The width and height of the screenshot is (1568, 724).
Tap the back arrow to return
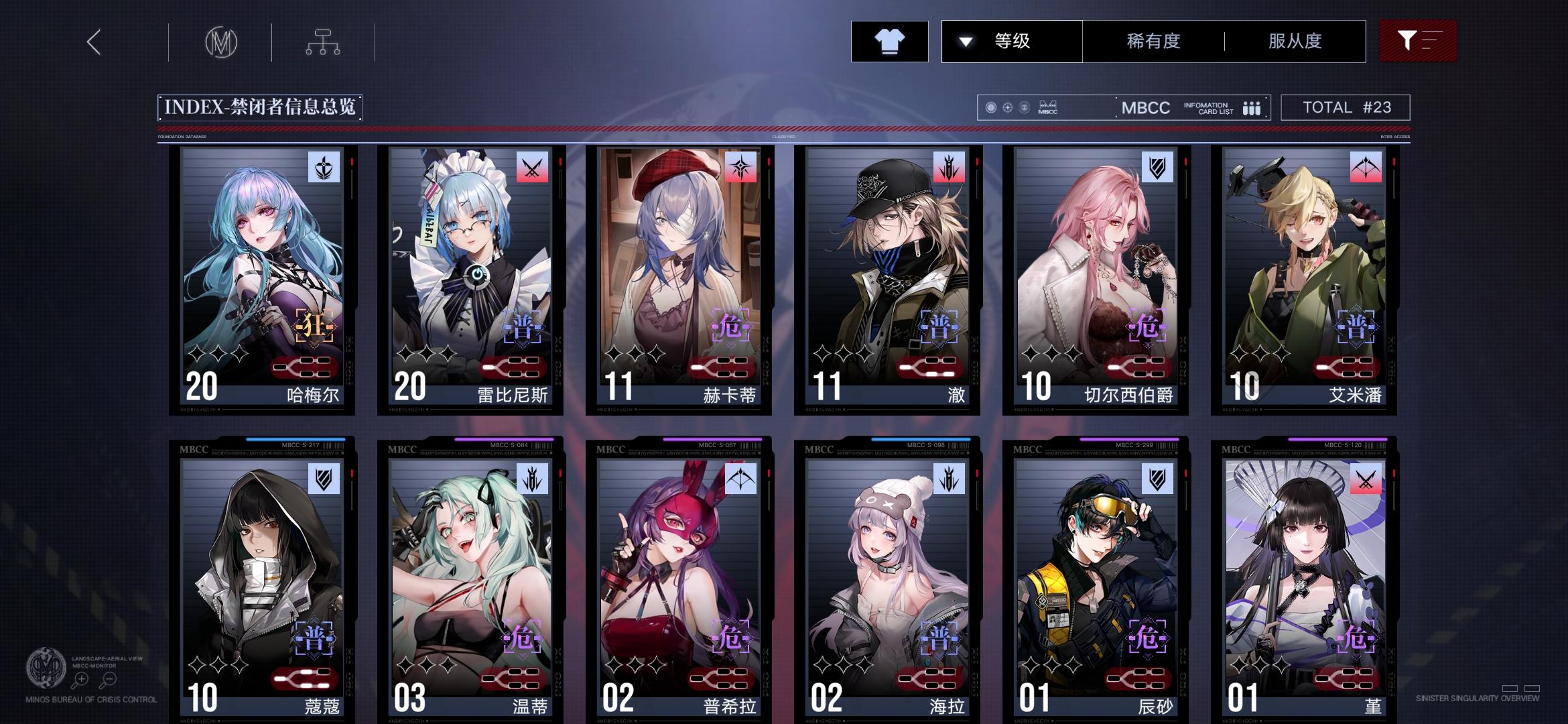point(92,42)
